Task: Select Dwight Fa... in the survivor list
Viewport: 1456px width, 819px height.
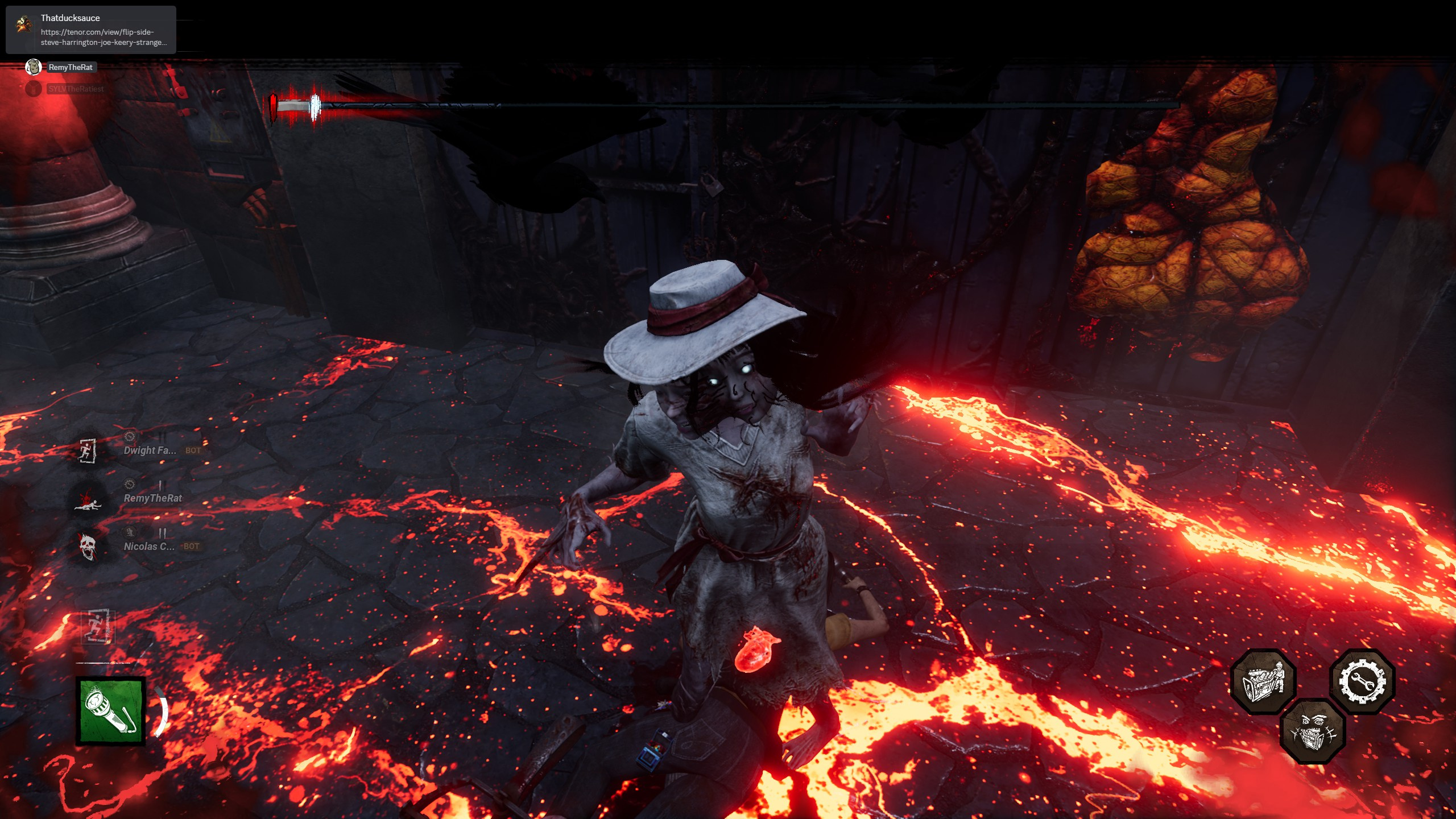Action: pos(150,450)
